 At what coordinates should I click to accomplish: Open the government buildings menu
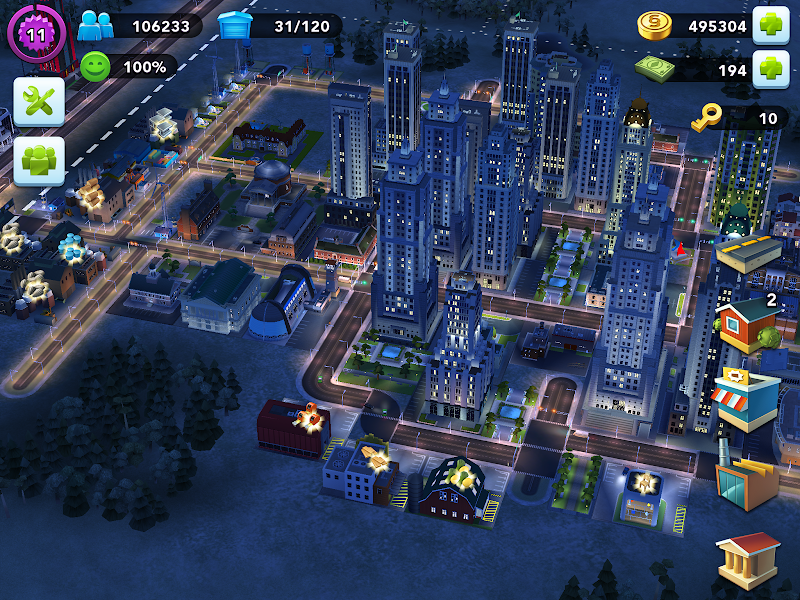coord(748,556)
